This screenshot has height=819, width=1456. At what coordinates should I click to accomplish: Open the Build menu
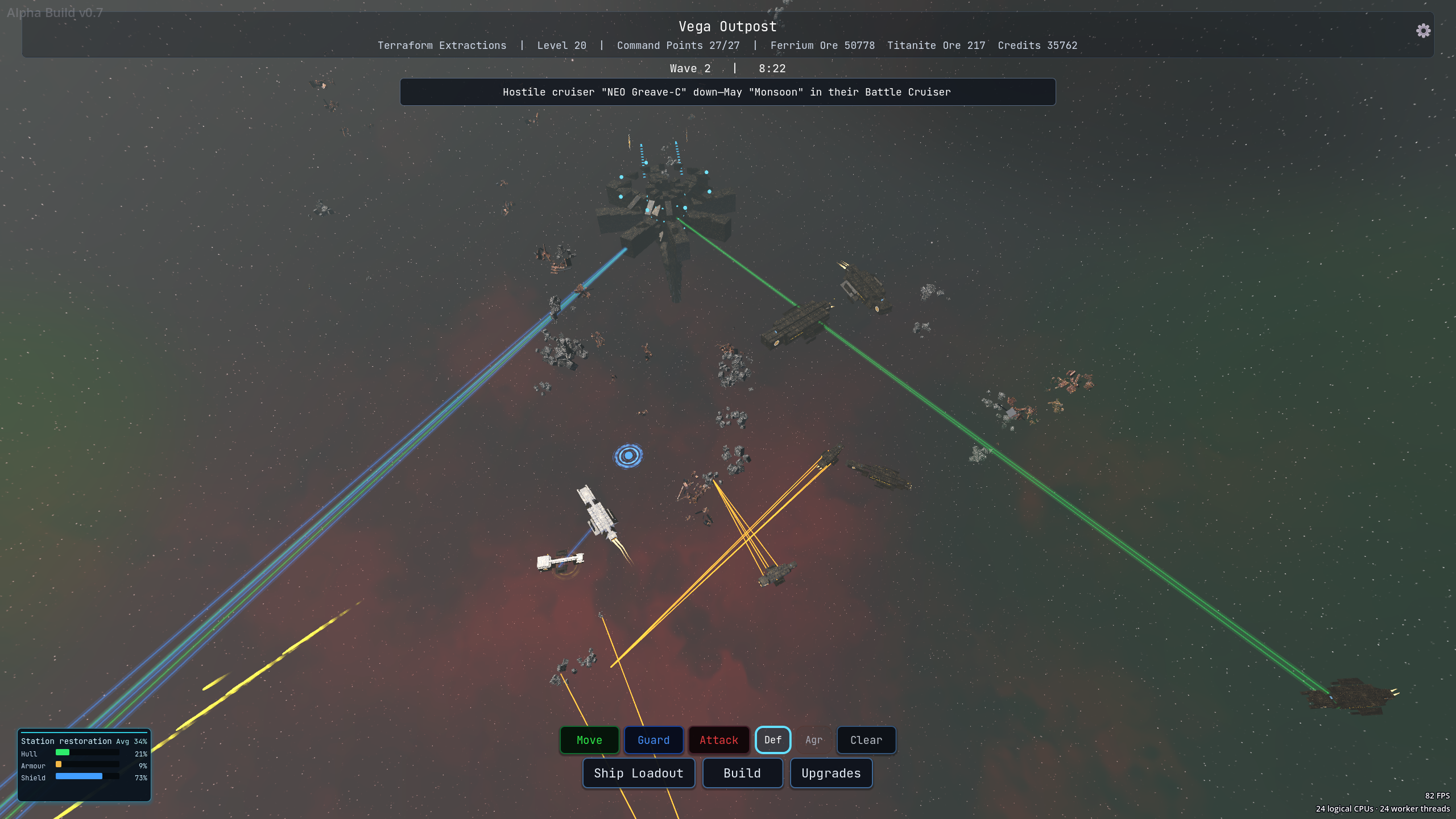coord(742,773)
